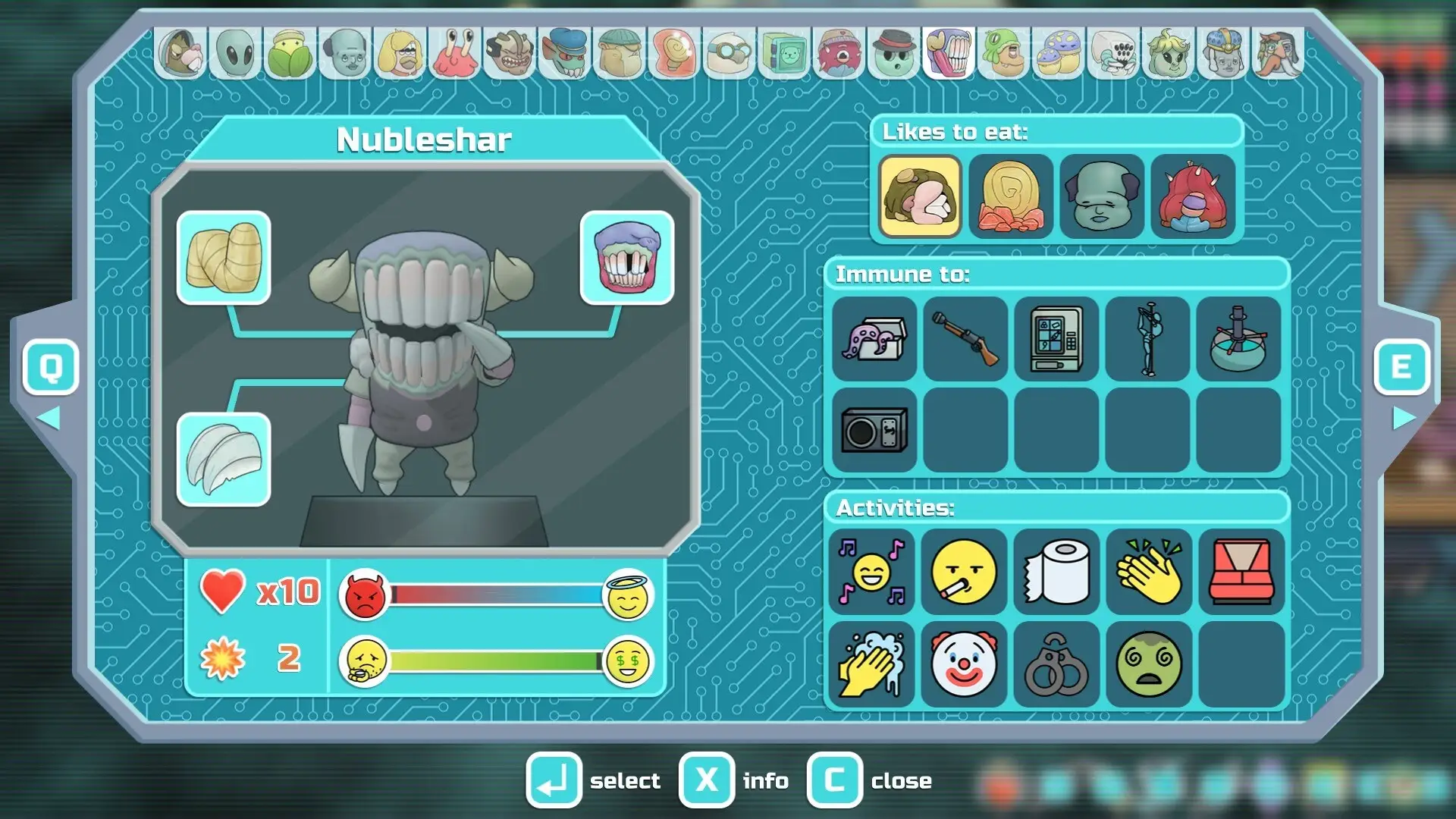Select the grey big-eyed alien tab
The width and height of the screenshot is (1456, 819).
click(x=235, y=53)
